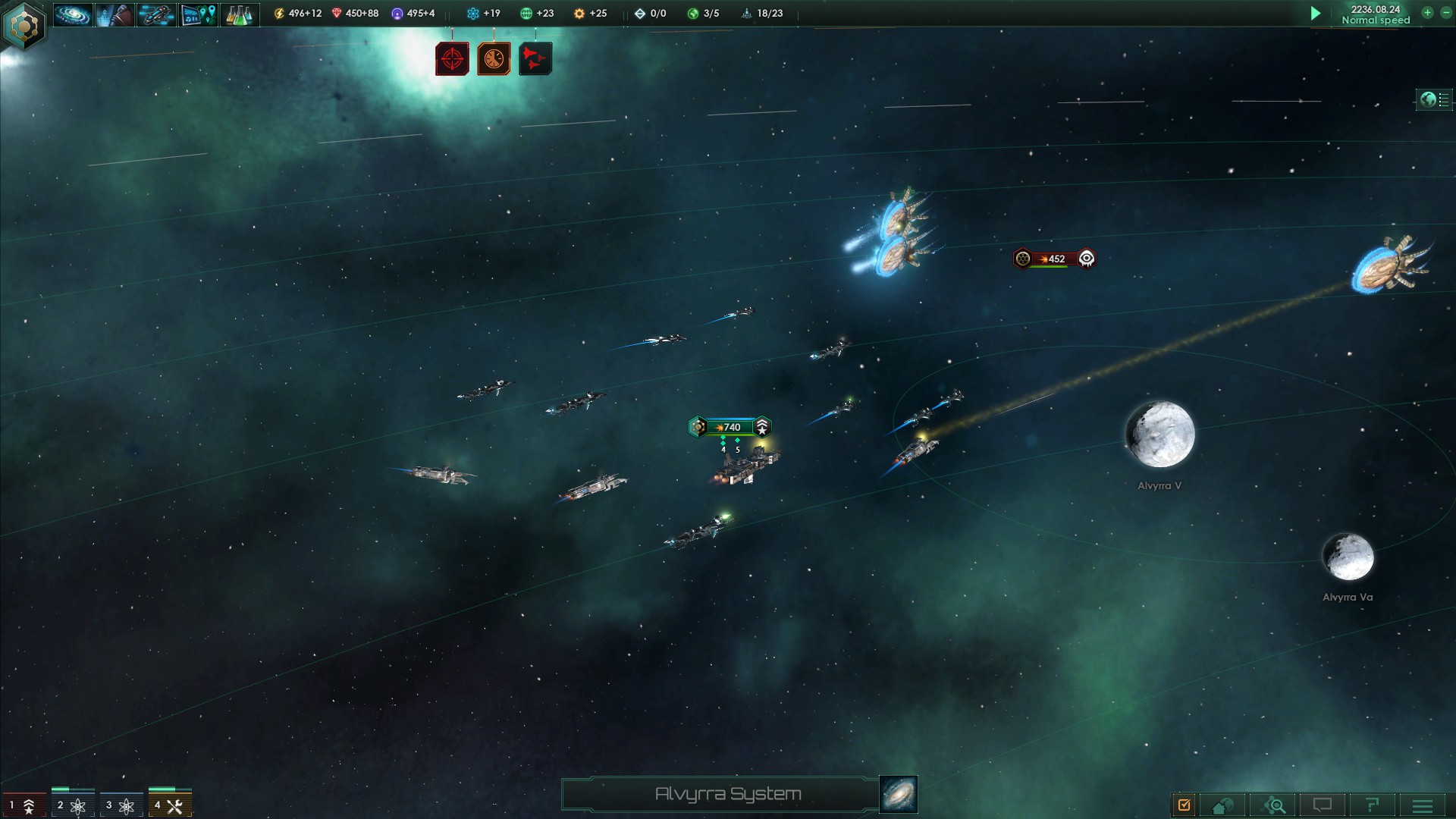Toggle the orange checkbox button
This screenshot has width=1456, height=819.
click(x=1184, y=805)
